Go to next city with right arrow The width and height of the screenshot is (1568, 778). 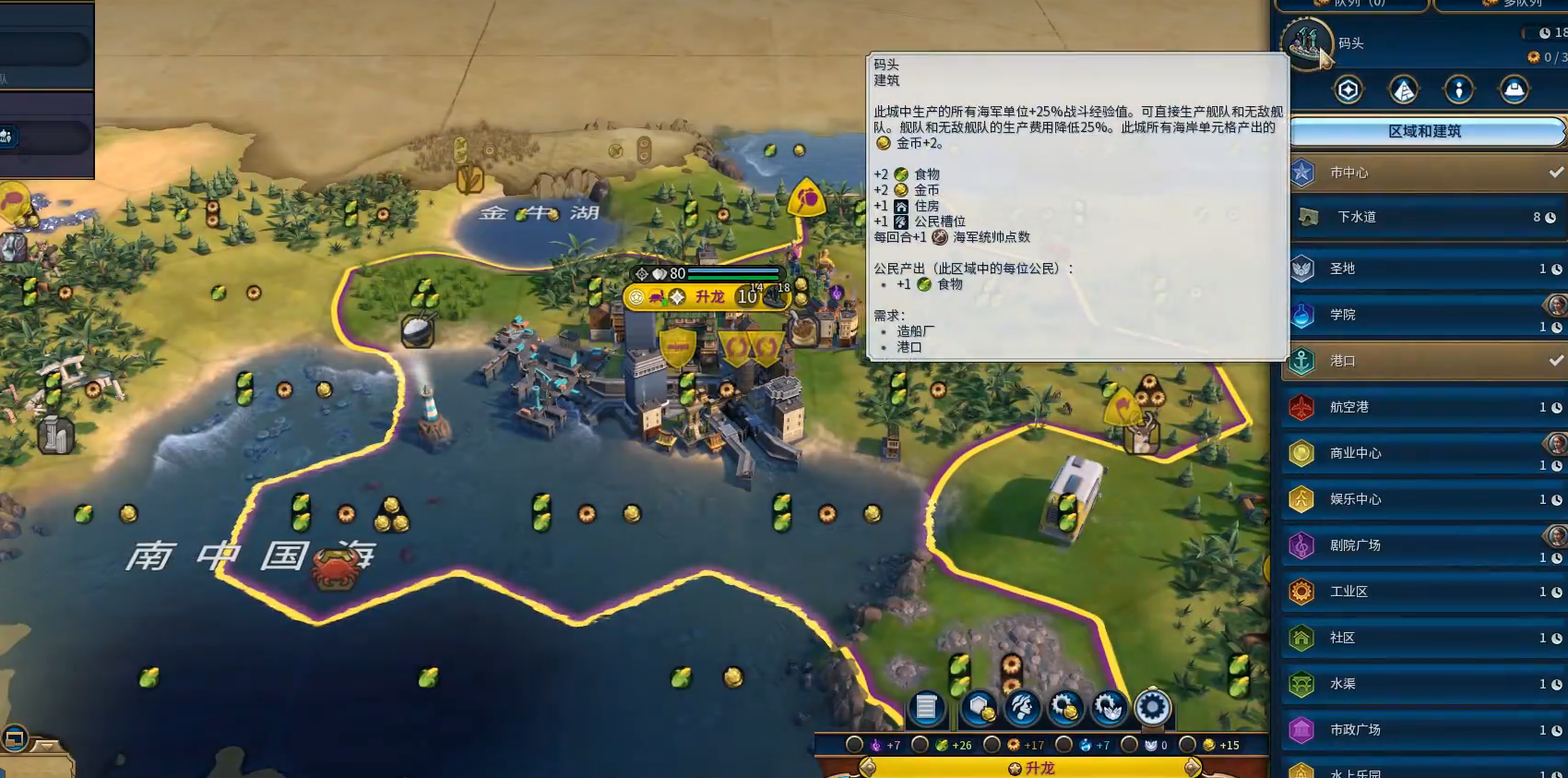pyautogui.click(x=1193, y=767)
